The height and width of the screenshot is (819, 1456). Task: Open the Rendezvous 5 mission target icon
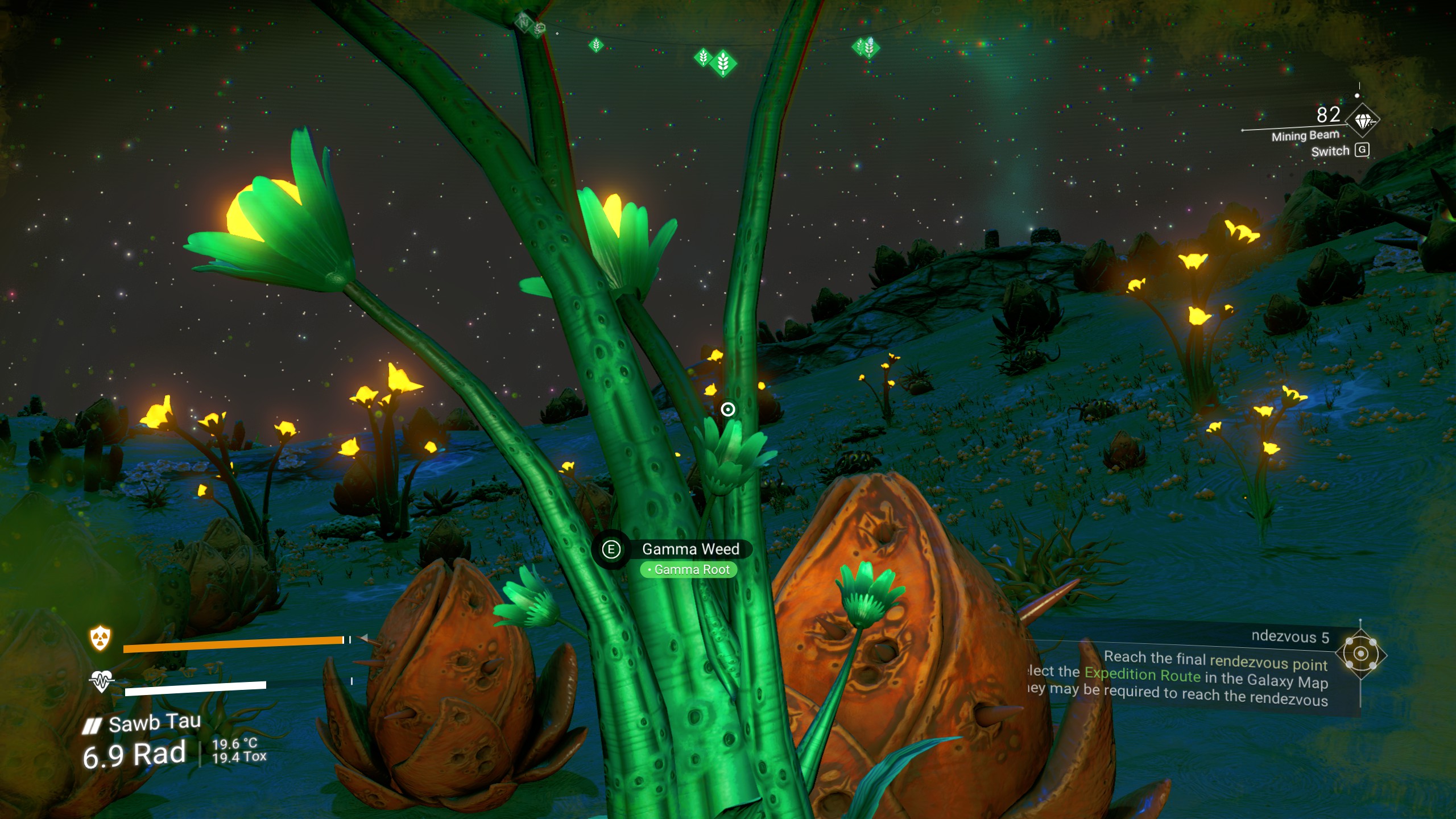tap(1360, 654)
